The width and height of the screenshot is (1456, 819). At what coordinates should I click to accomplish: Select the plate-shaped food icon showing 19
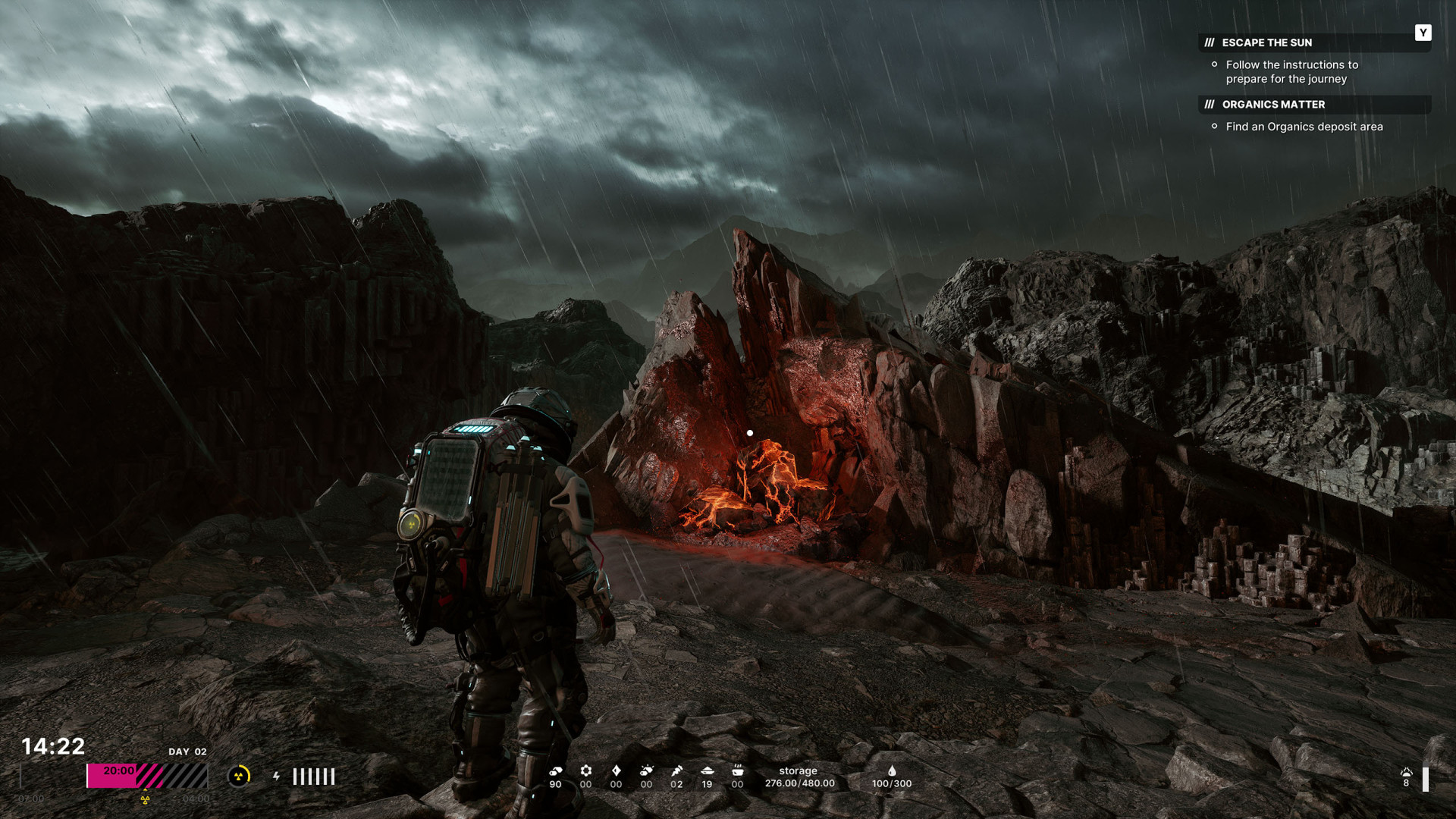(x=707, y=771)
